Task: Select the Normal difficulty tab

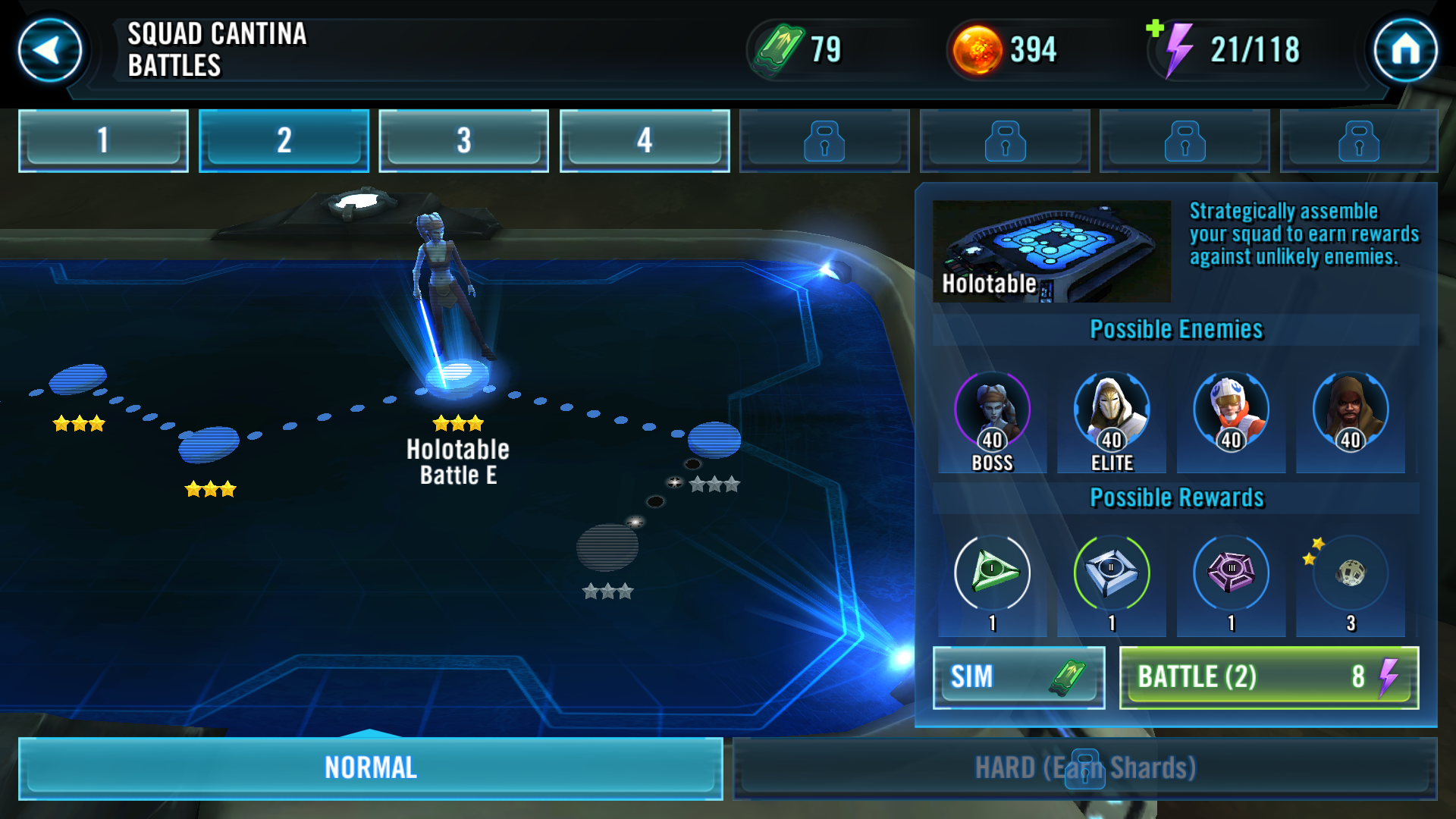Action: [x=370, y=767]
